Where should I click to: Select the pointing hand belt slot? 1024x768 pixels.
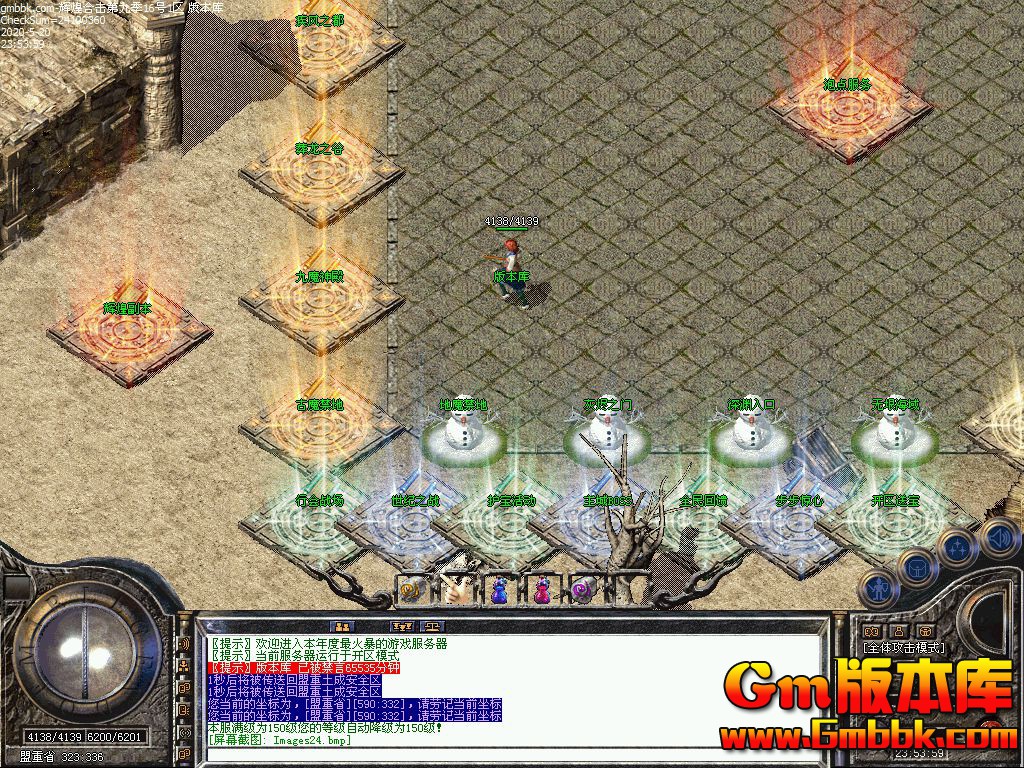(457, 591)
